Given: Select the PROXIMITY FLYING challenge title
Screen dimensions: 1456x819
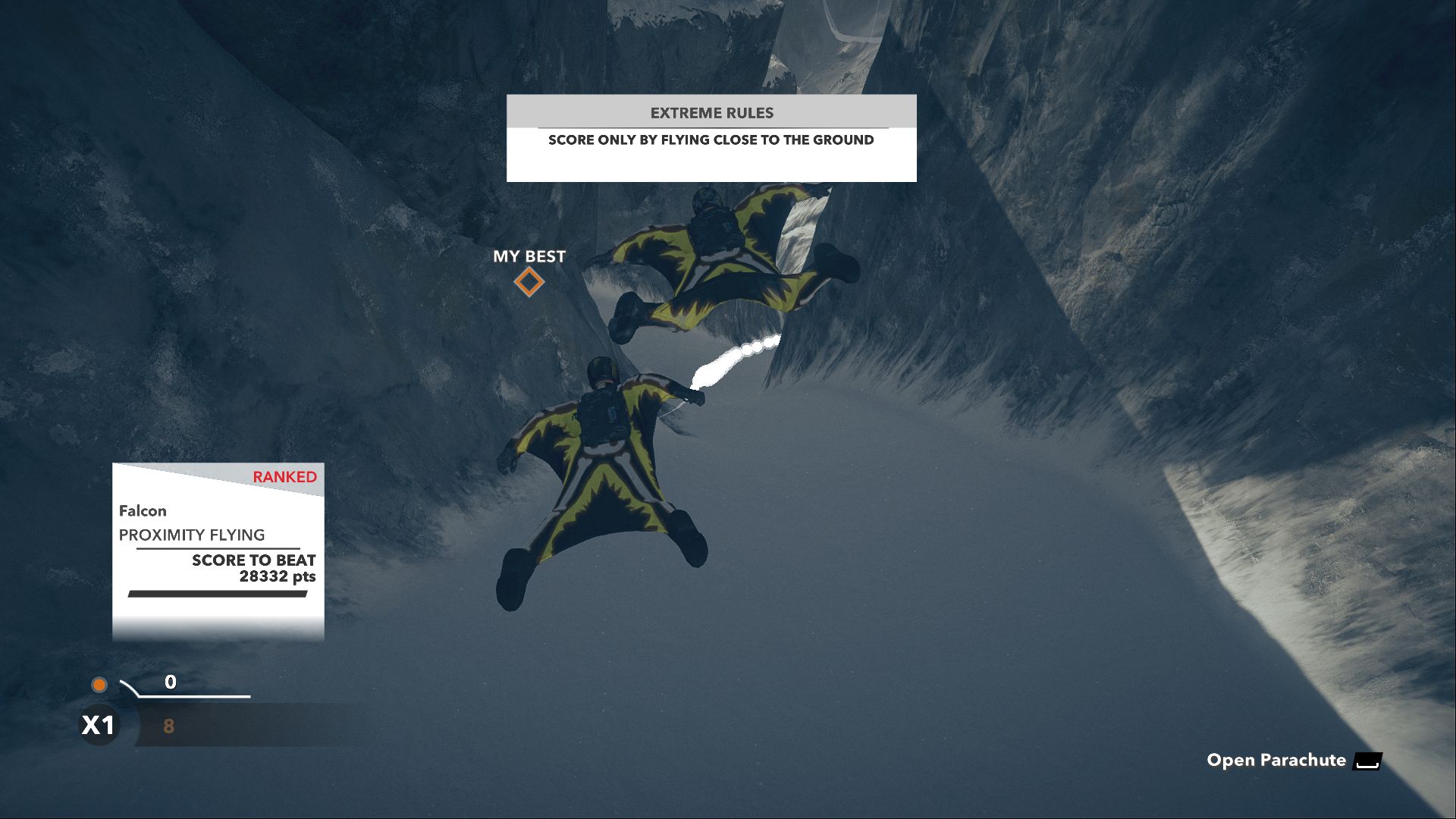Looking at the screenshot, I should click(192, 535).
